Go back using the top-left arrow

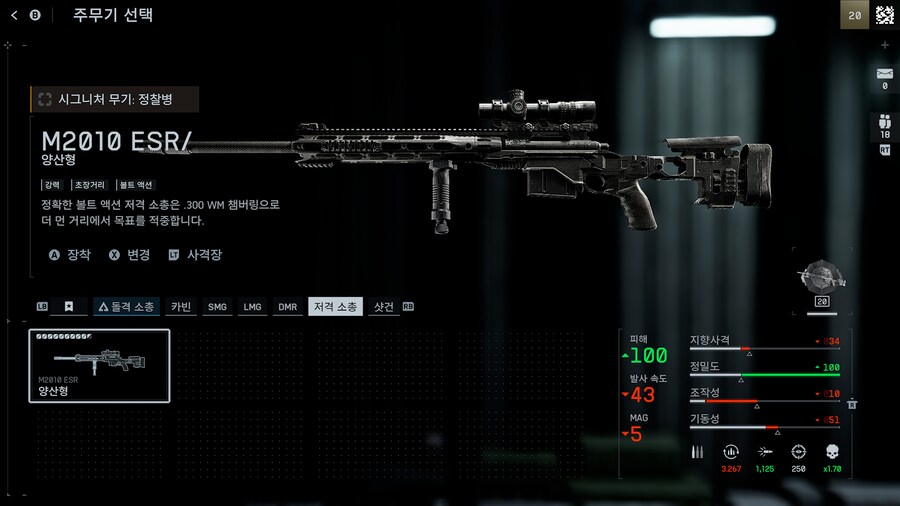pos(15,15)
